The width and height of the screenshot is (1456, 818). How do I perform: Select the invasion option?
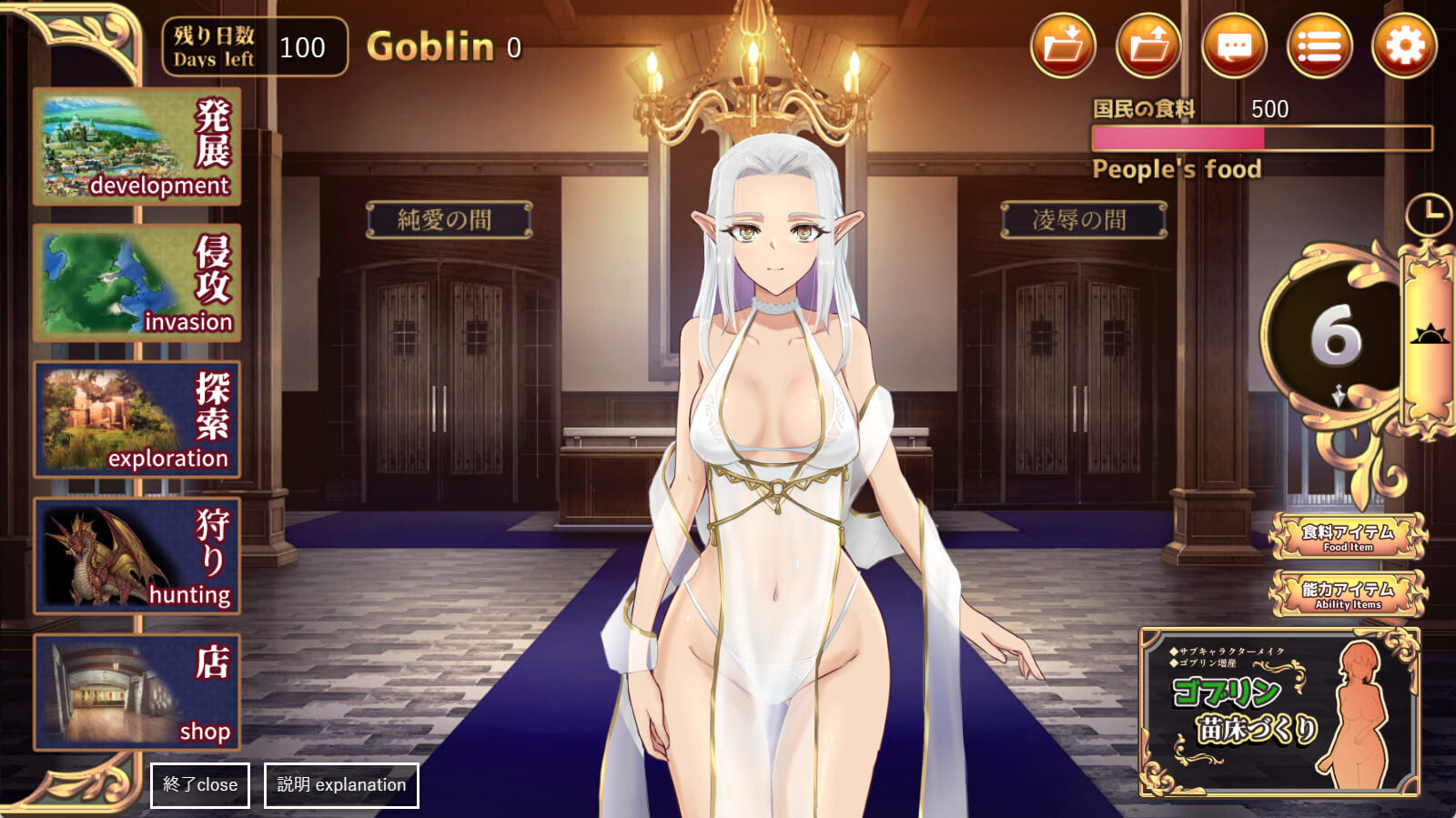[x=137, y=283]
